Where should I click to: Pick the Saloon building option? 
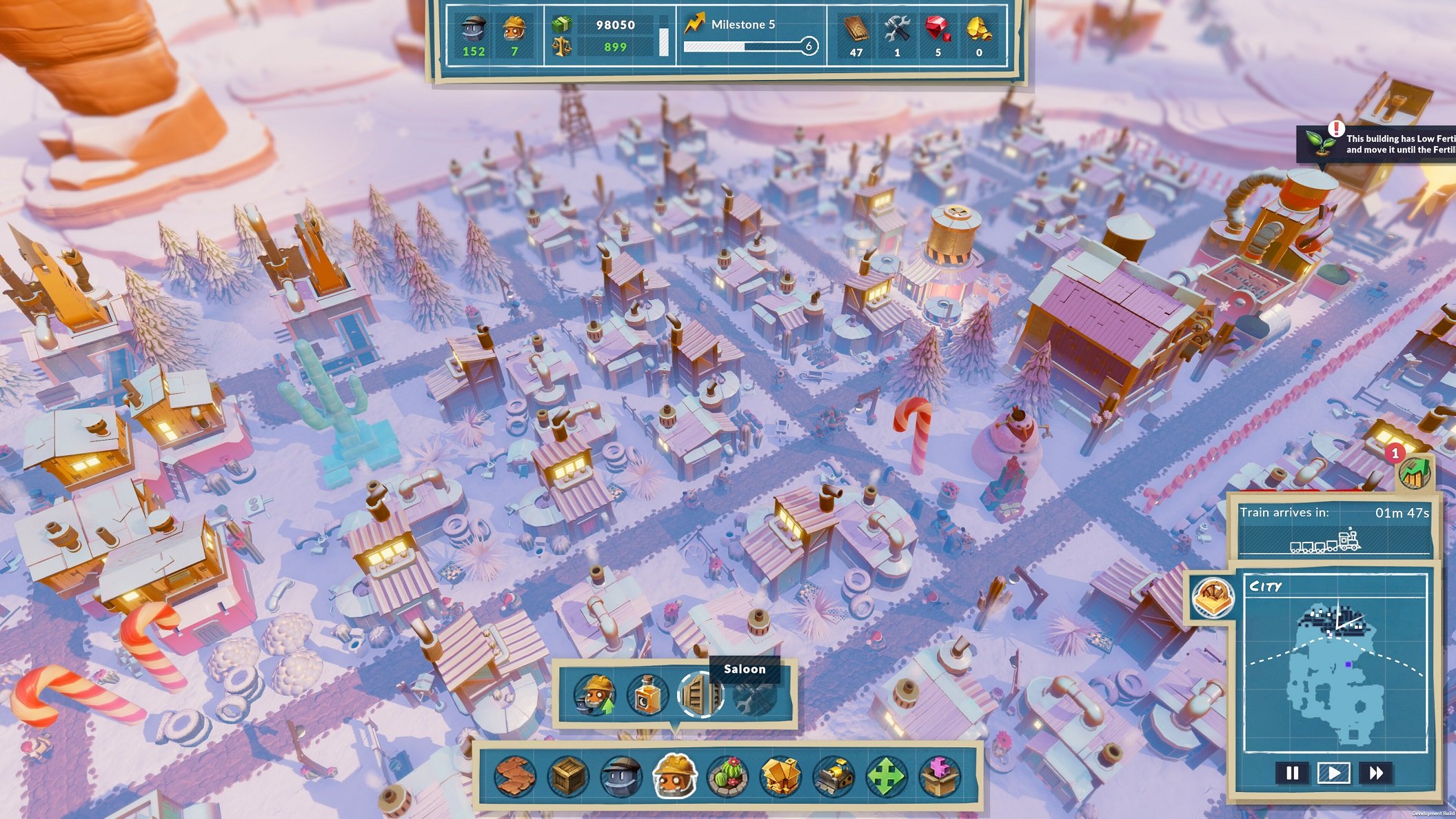(x=699, y=695)
